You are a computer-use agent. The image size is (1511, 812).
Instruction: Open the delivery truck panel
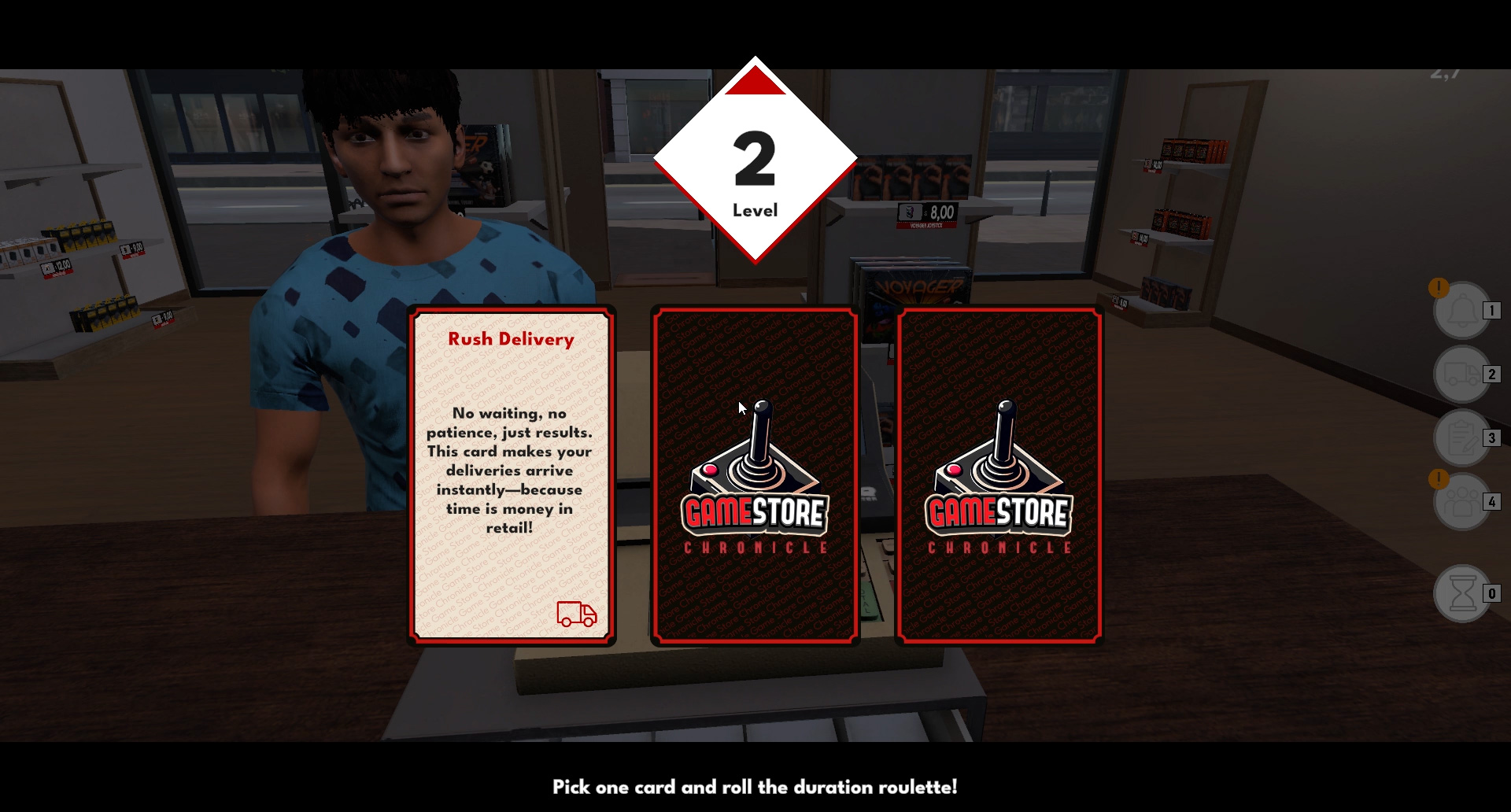1462,375
